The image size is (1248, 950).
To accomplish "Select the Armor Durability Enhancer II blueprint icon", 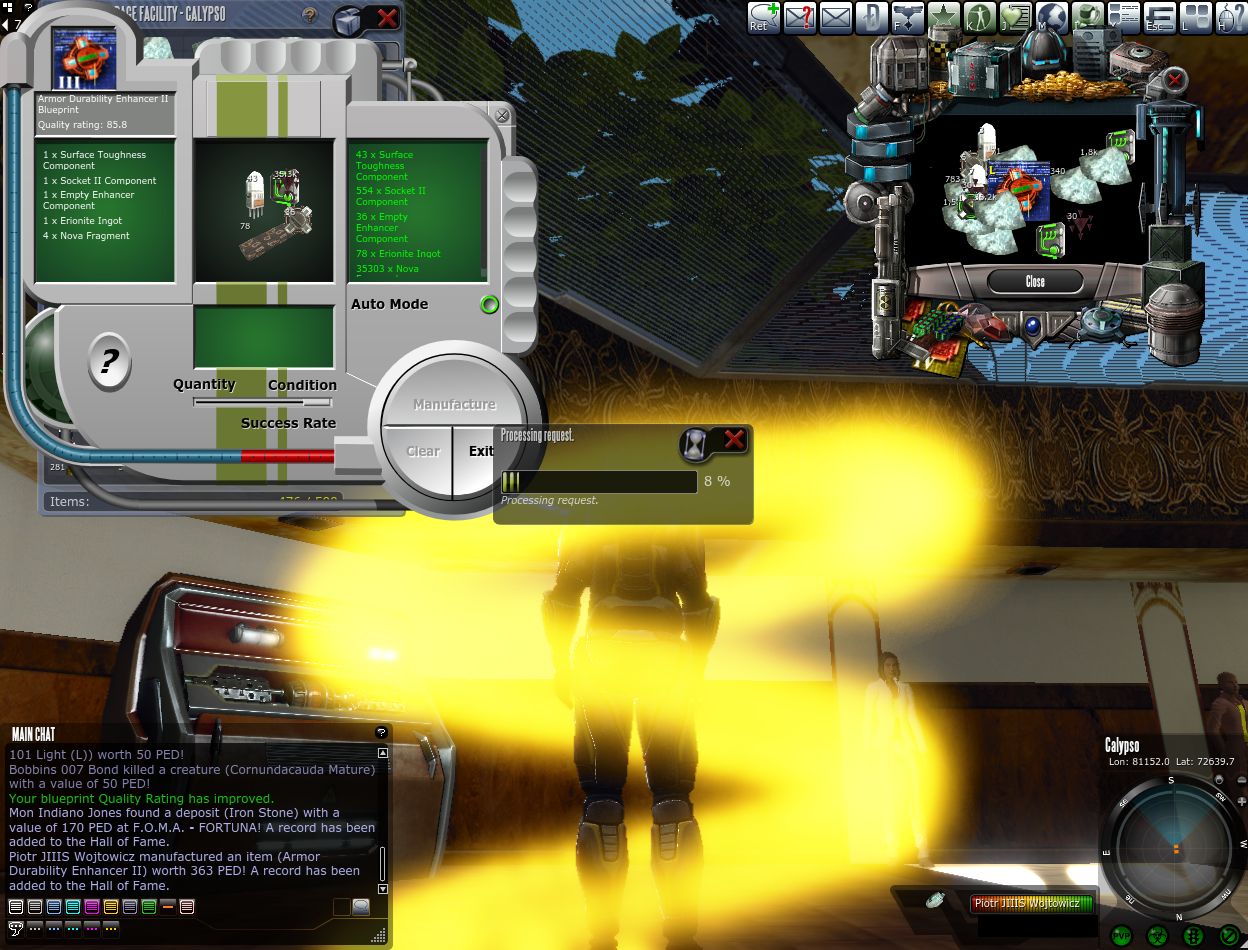I will coord(84,58).
